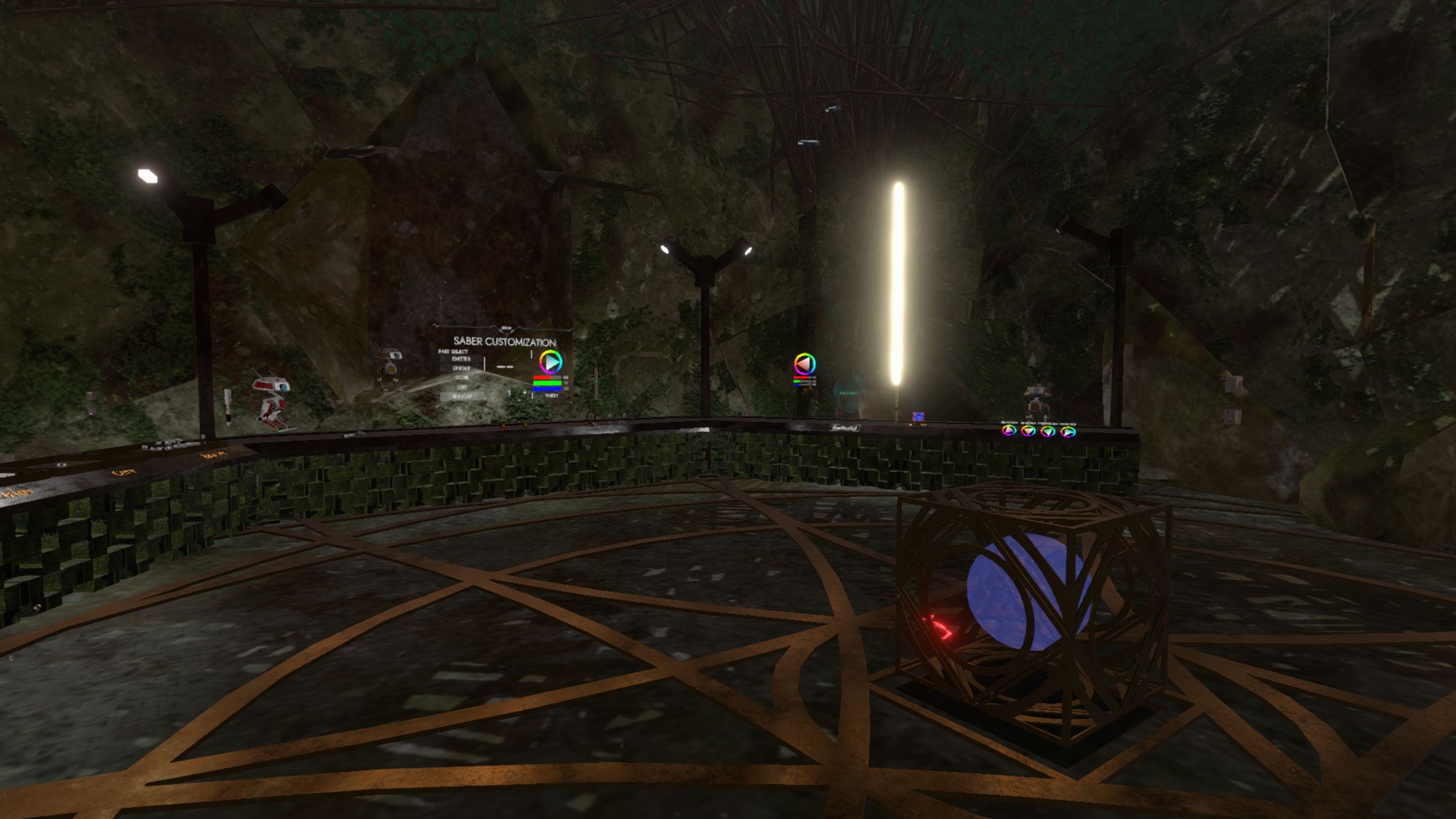Select Emitter in the Part Select list
This screenshot has height=819, width=1456.
point(461,359)
